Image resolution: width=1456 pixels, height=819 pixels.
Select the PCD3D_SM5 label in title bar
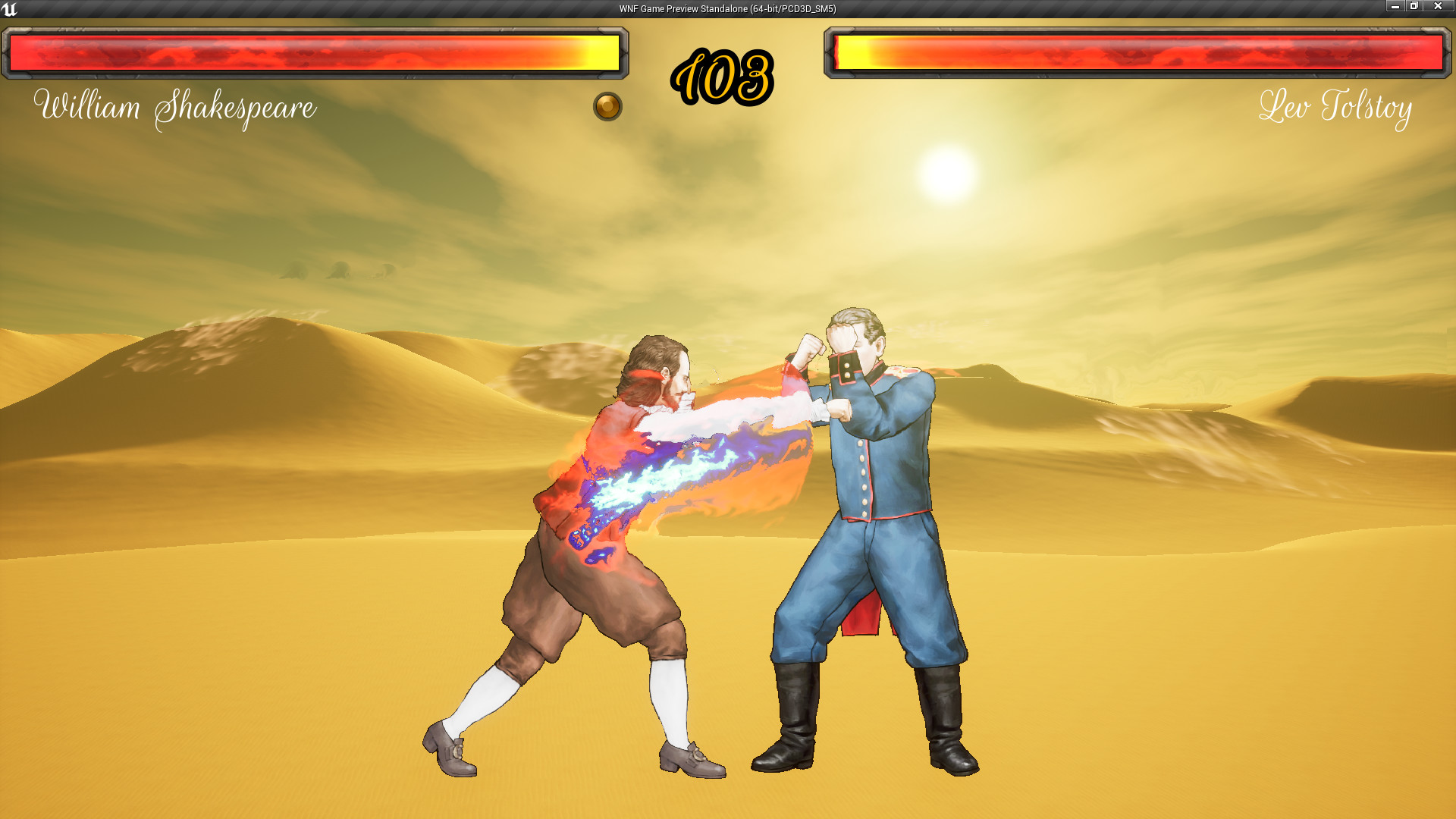[x=806, y=8]
